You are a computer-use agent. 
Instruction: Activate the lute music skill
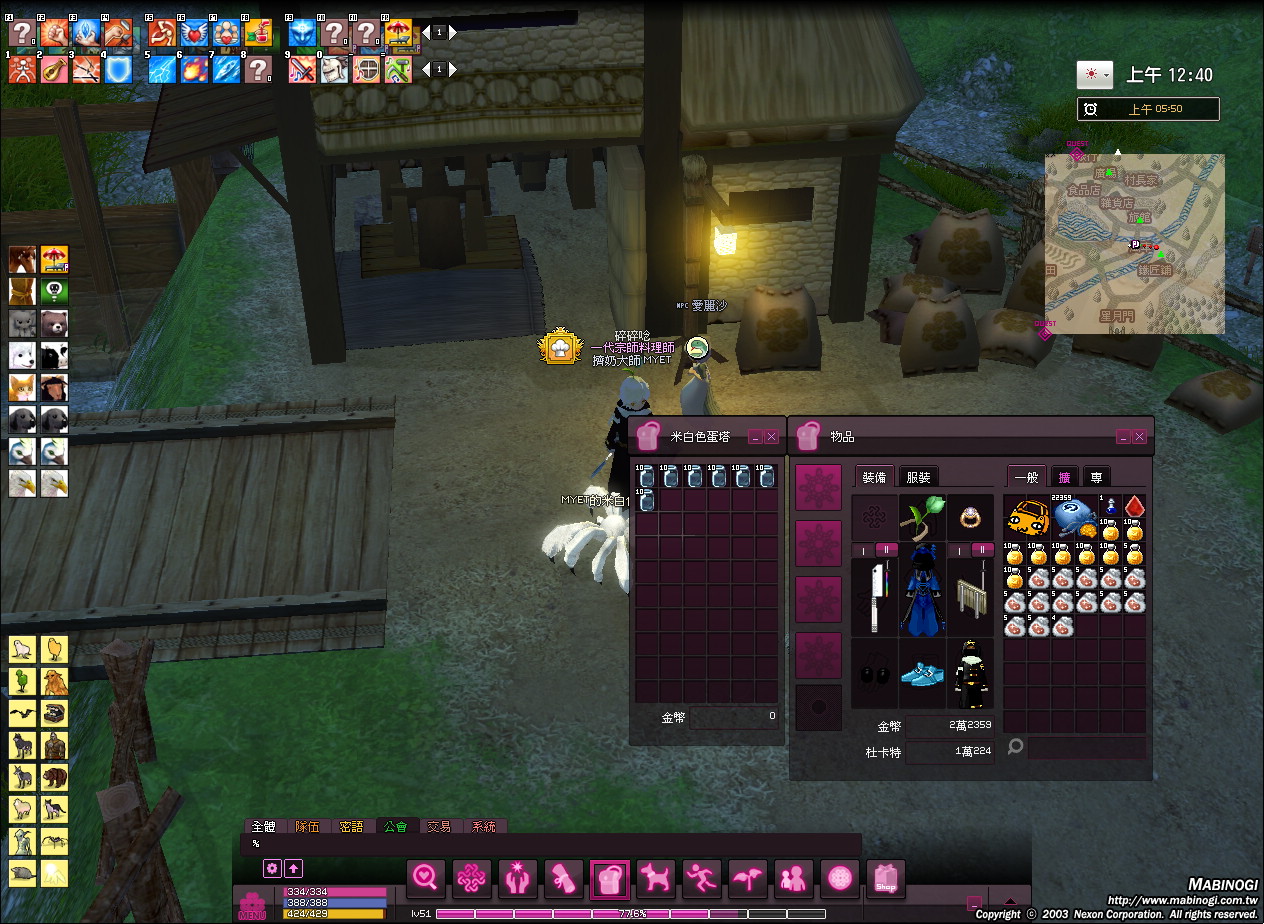(54, 68)
